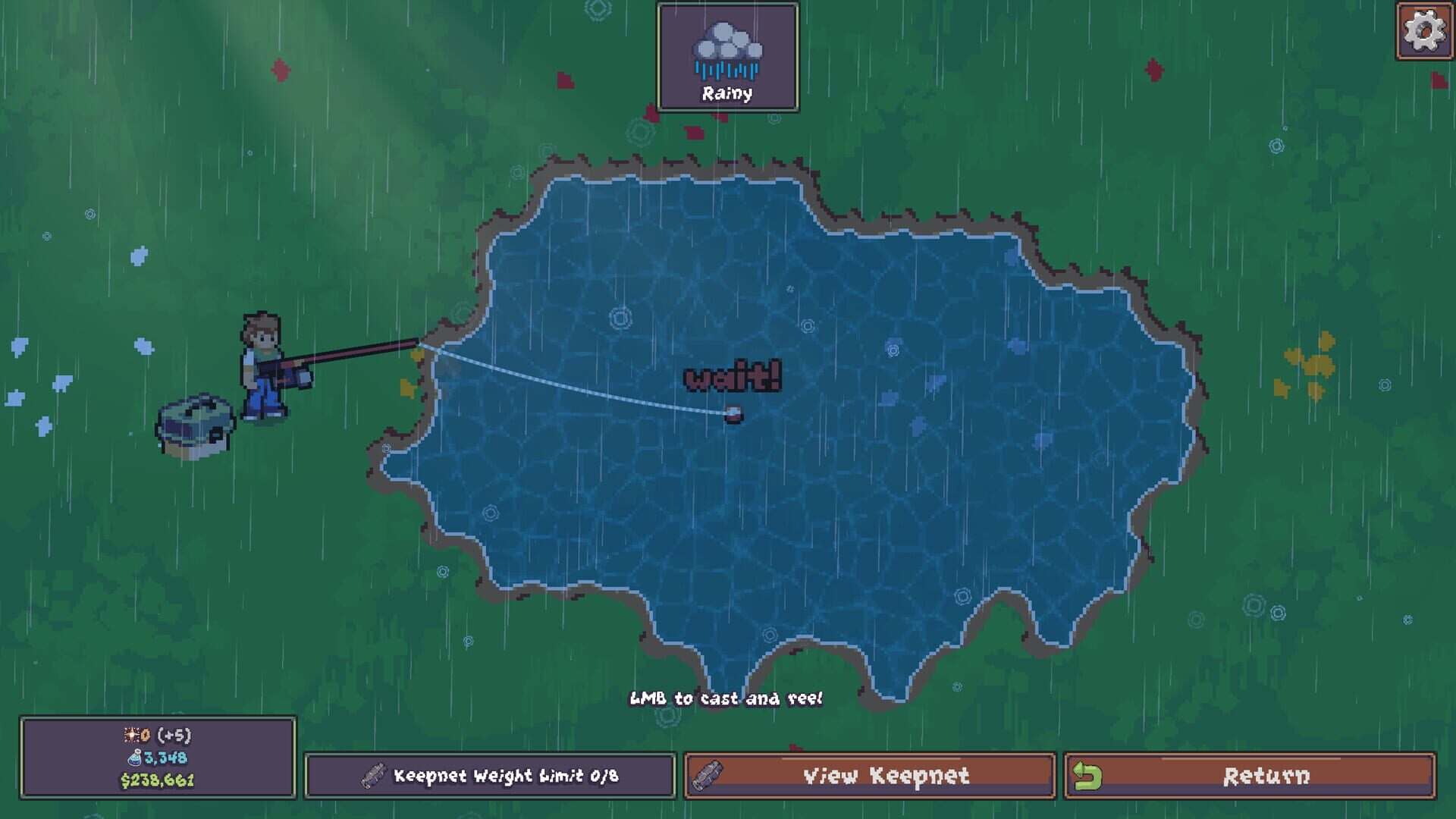Click the bobber floating in the pond
The width and height of the screenshot is (1456, 819).
pos(732,414)
